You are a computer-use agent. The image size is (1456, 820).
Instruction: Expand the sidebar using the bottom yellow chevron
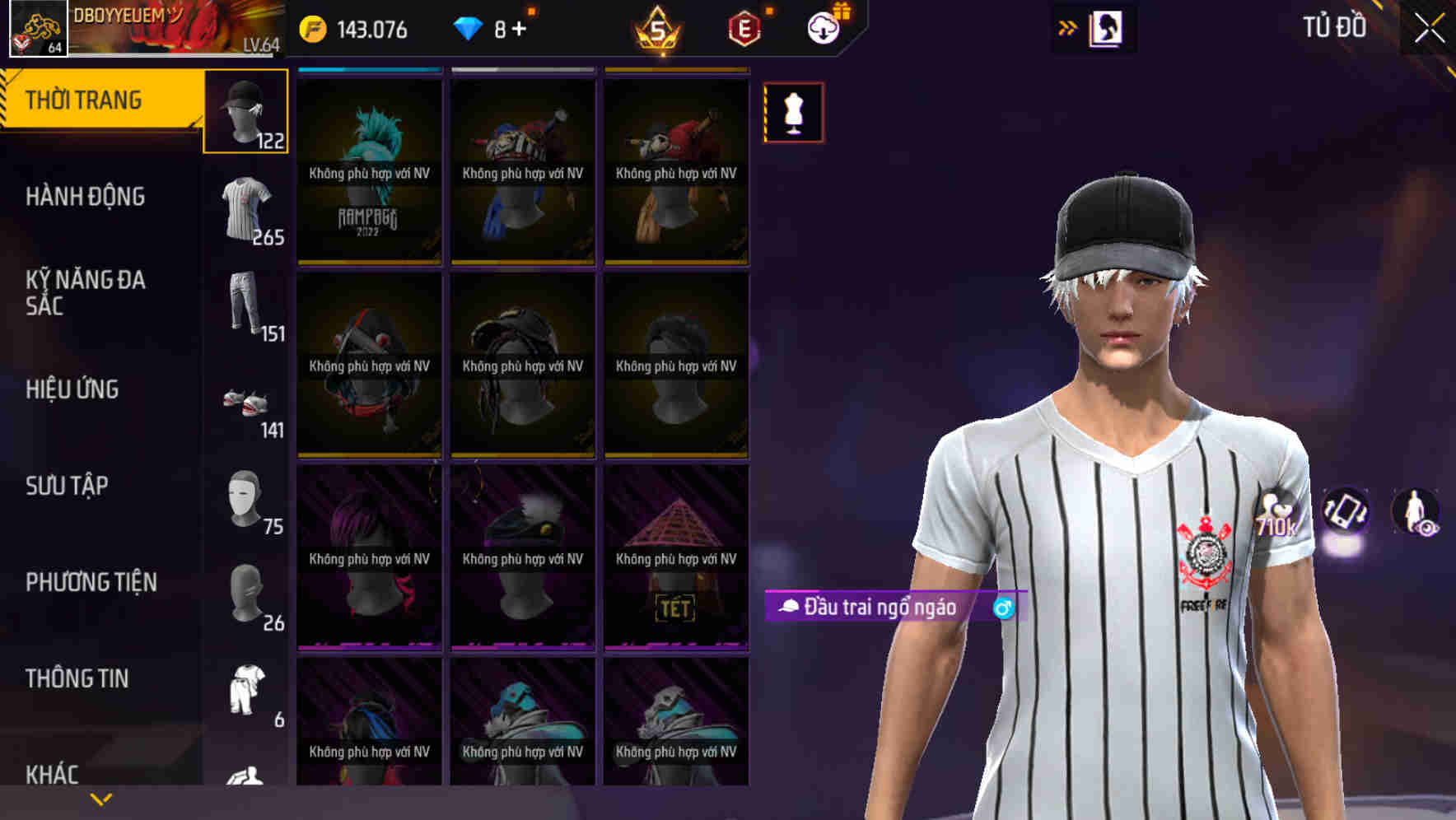point(100,798)
